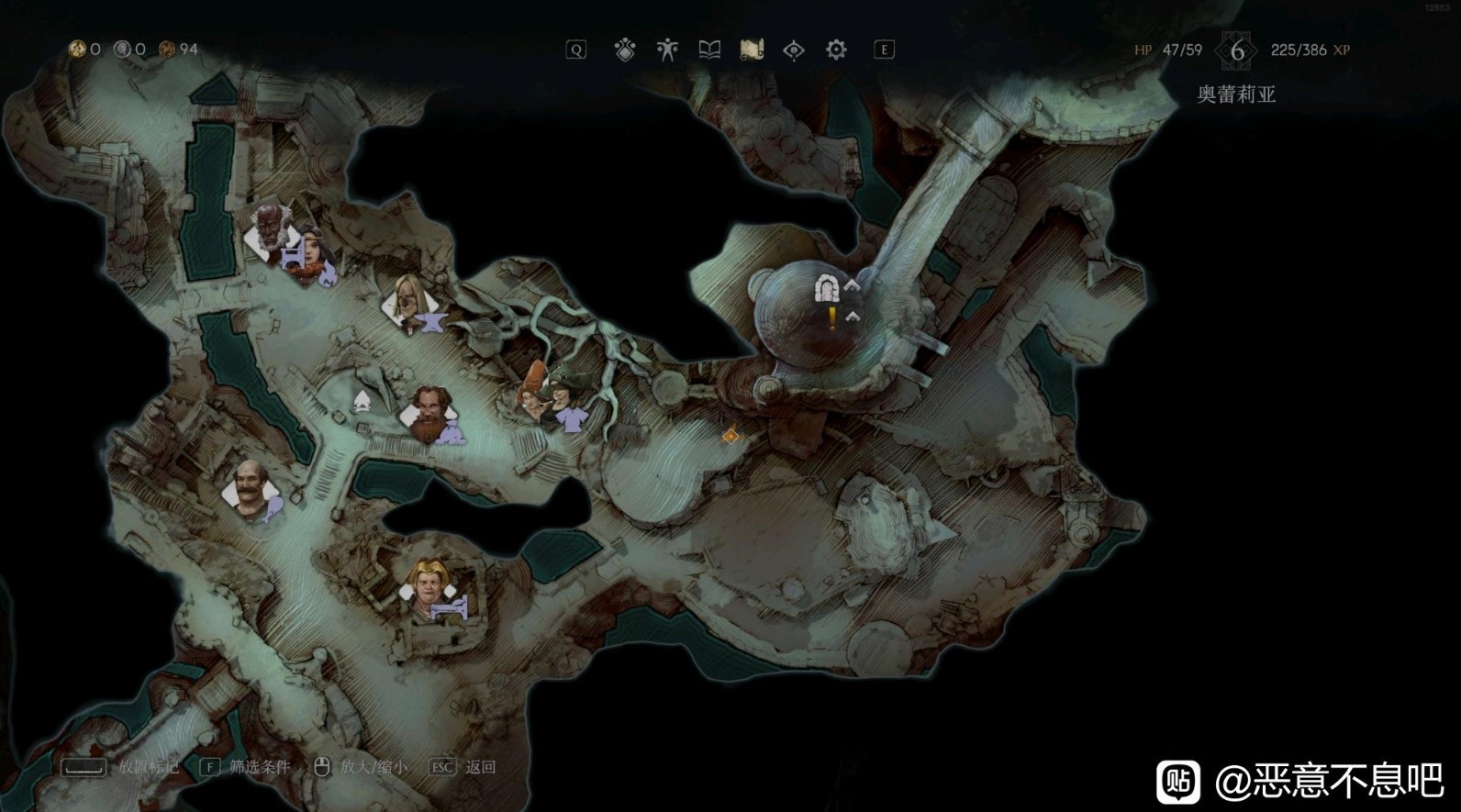1461x812 pixels.
Task: Switch to the character figure tab
Action: coord(667,50)
